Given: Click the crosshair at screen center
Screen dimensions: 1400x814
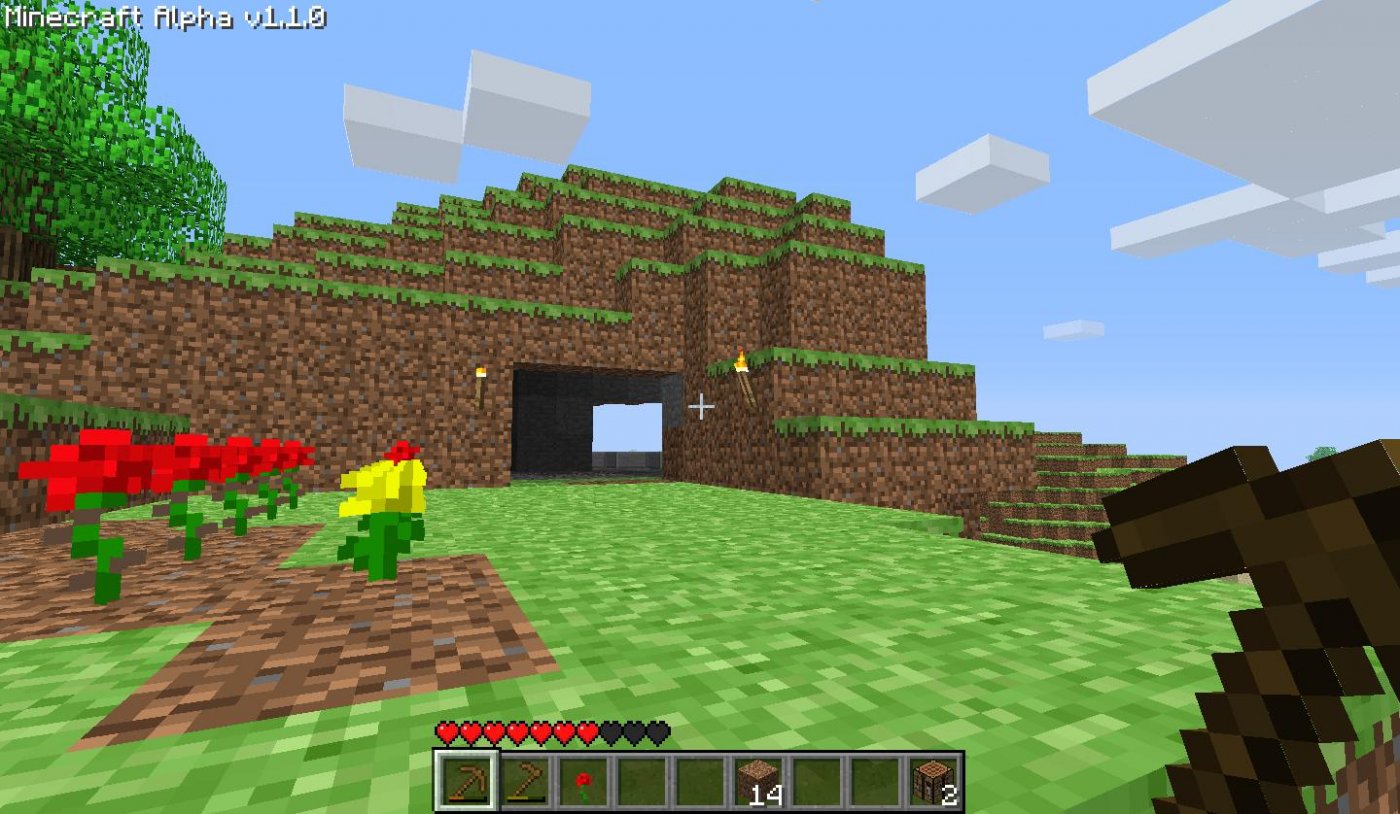Looking at the screenshot, I should [x=700, y=407].
